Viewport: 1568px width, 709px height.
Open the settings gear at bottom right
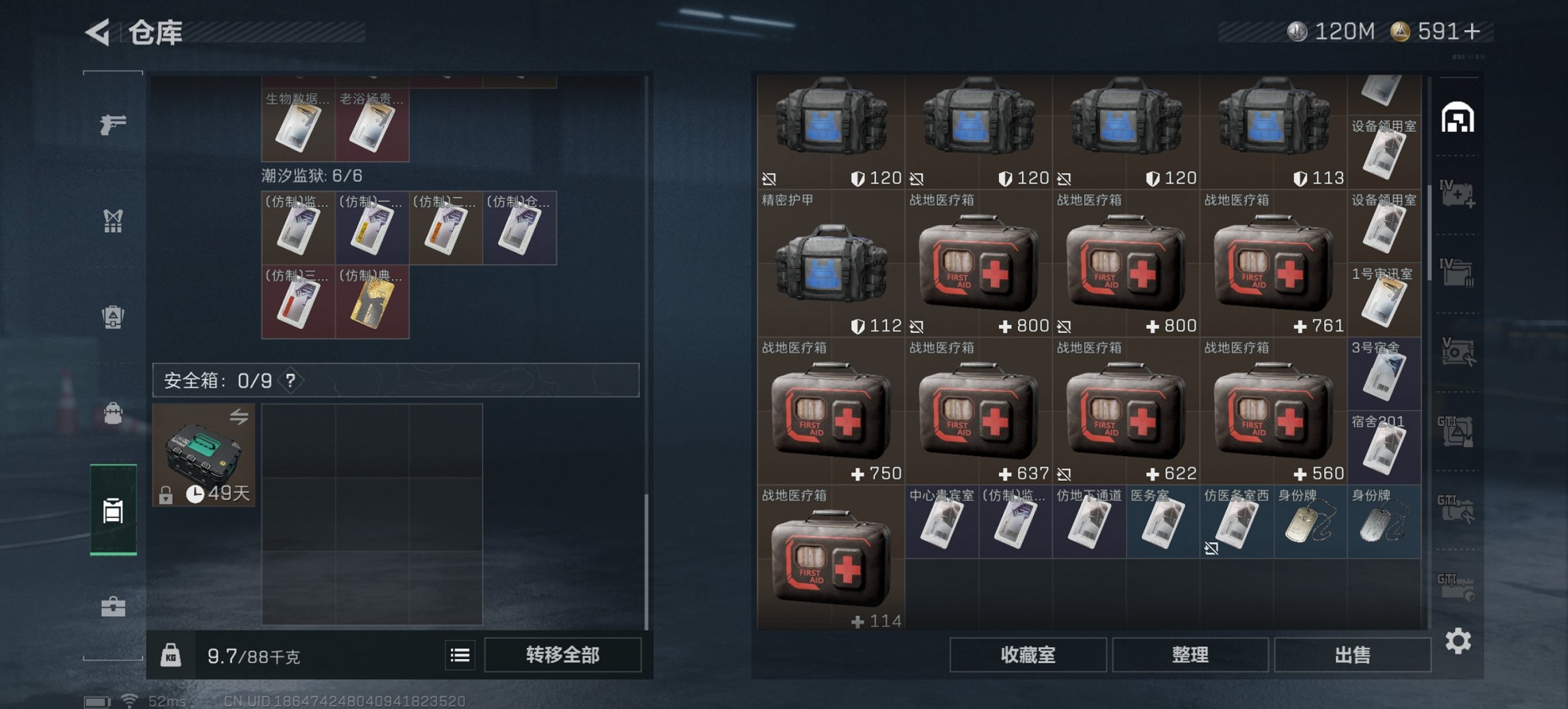pos(1457,641)
